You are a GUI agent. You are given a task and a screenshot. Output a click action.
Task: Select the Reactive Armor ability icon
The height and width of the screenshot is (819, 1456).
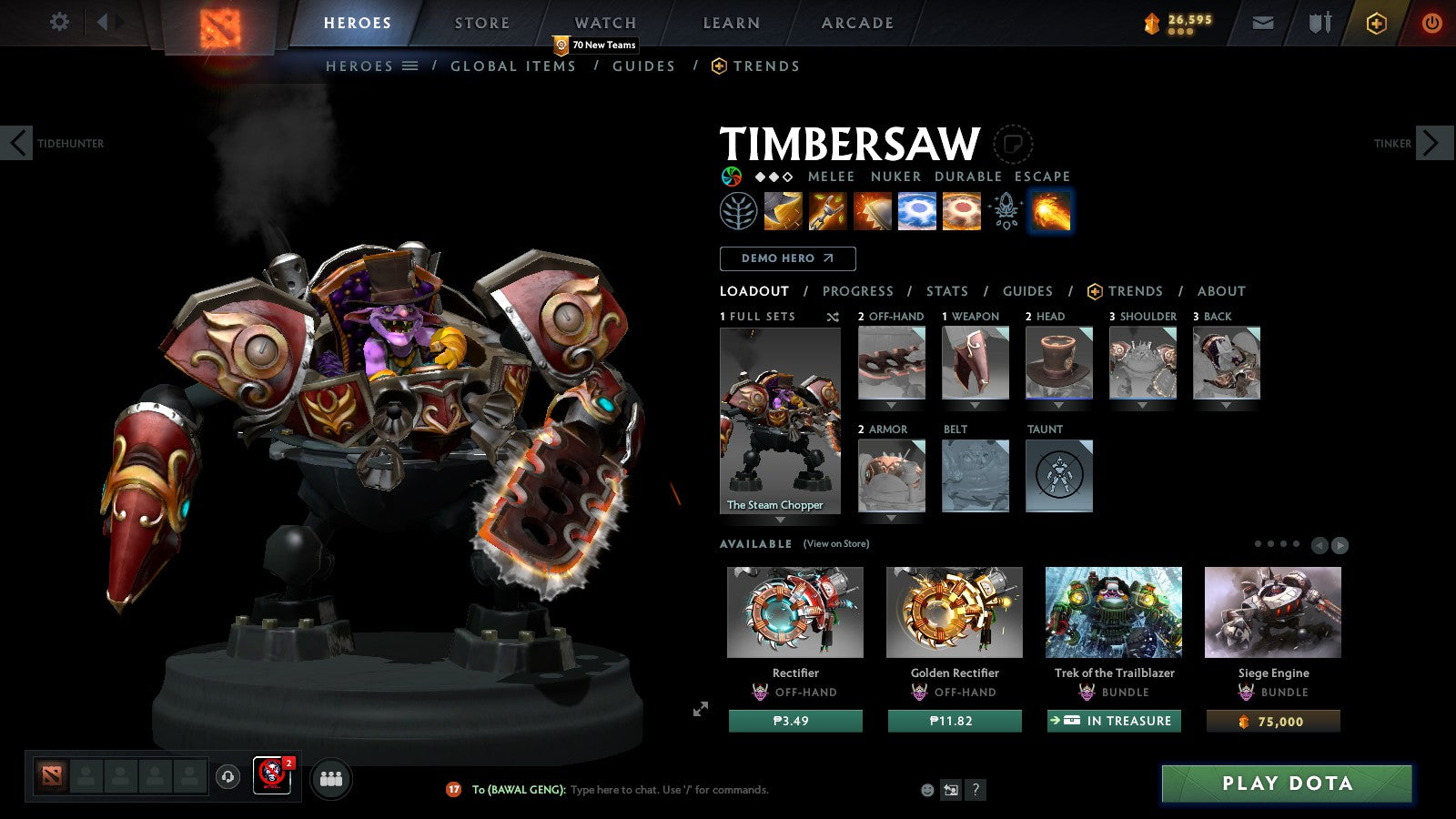(871, 211)
